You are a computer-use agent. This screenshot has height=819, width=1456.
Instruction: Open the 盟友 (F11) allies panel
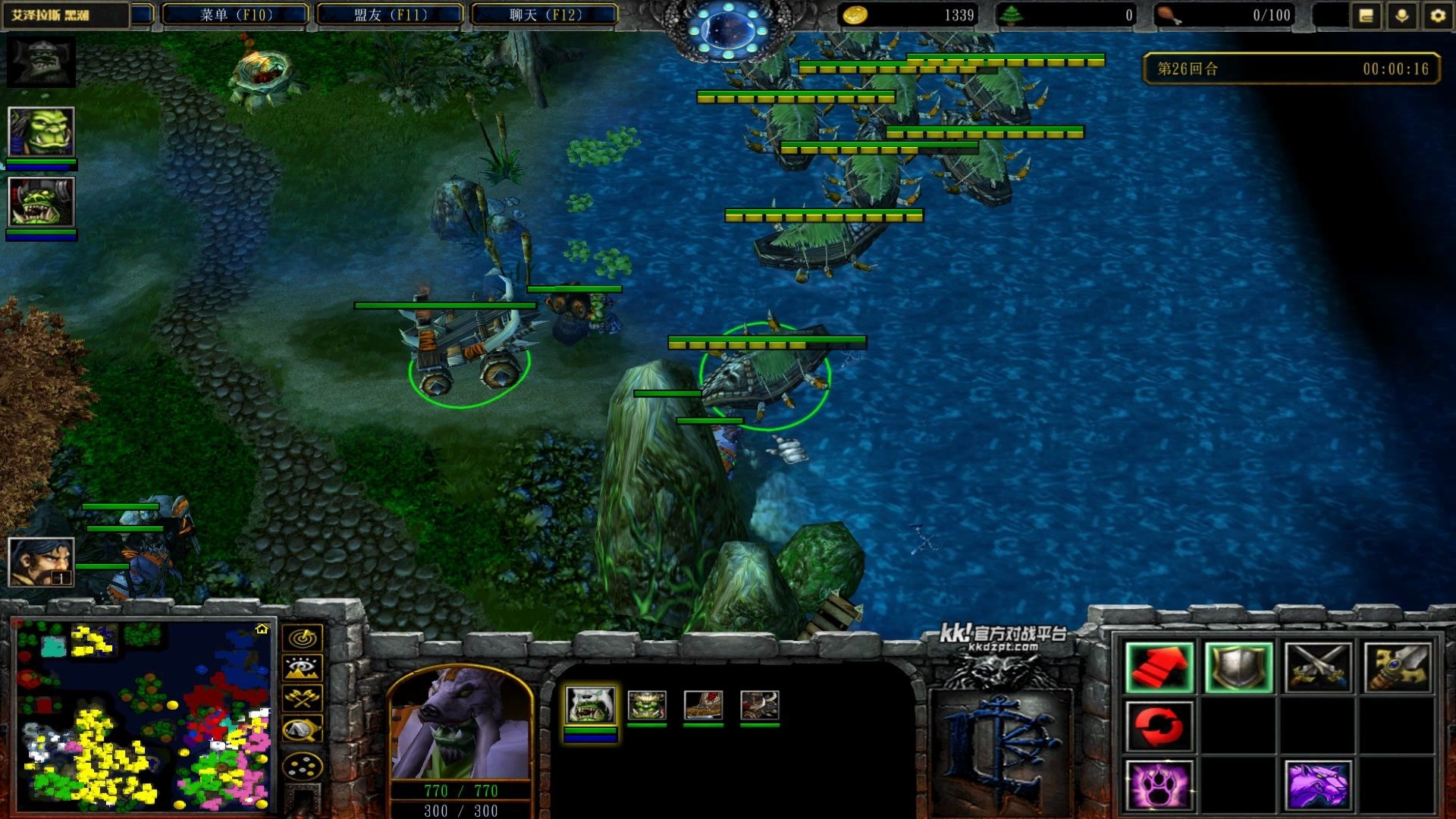tap(390, 14)
